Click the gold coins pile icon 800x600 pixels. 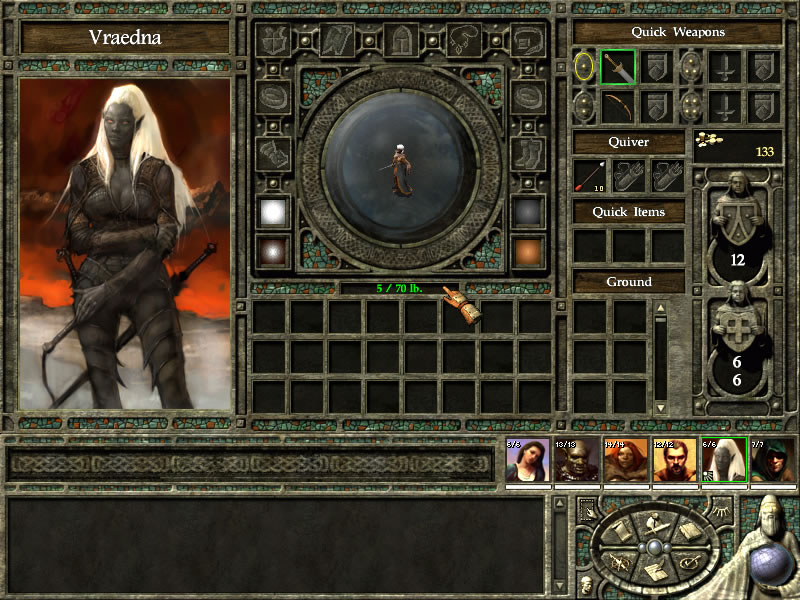(711, 142)
